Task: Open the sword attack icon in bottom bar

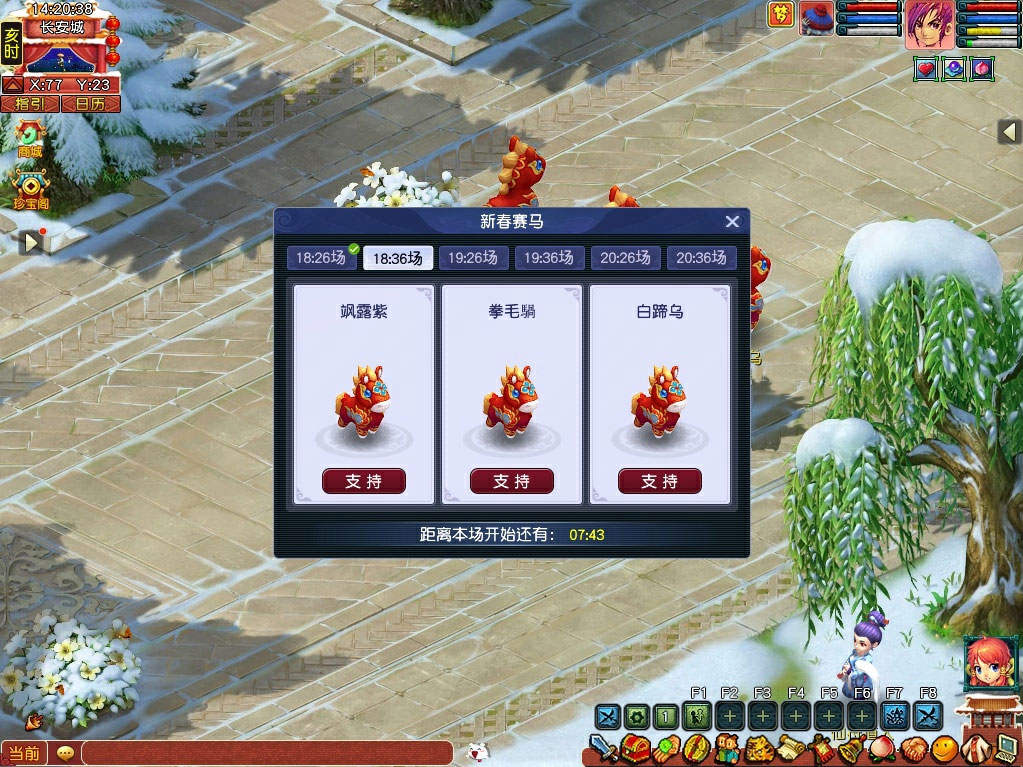Action: pyautogui.click(x=602, y=748)
